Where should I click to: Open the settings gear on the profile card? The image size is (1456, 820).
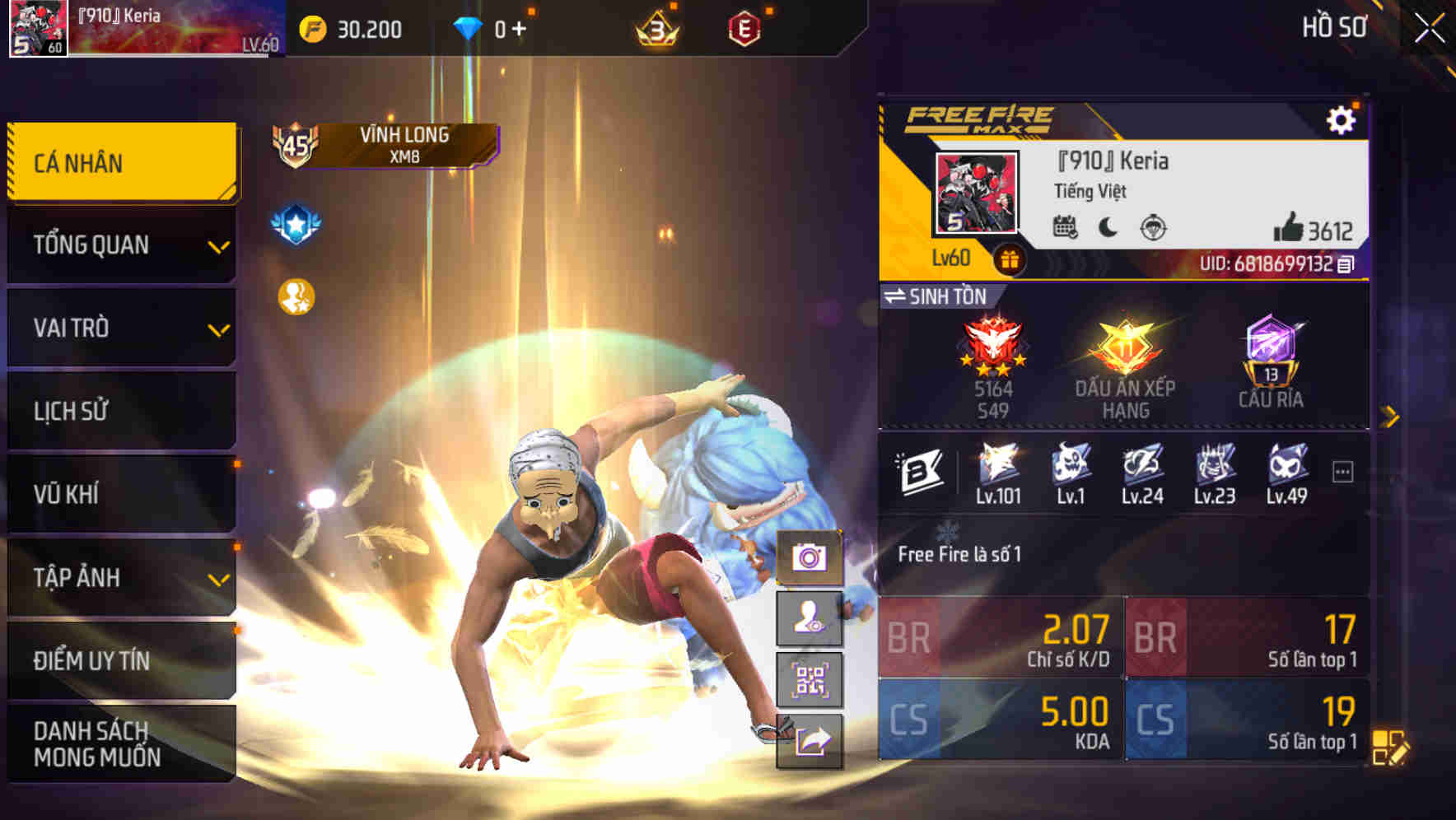1342,119
